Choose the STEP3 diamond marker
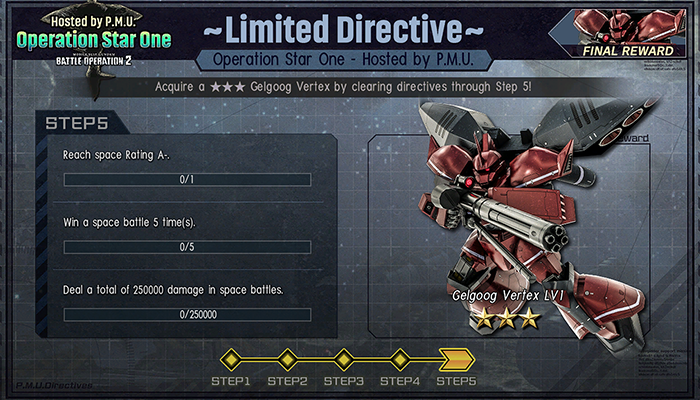Image resolution: width=700 pixels, height=400 pixels. tap(344, 358)
